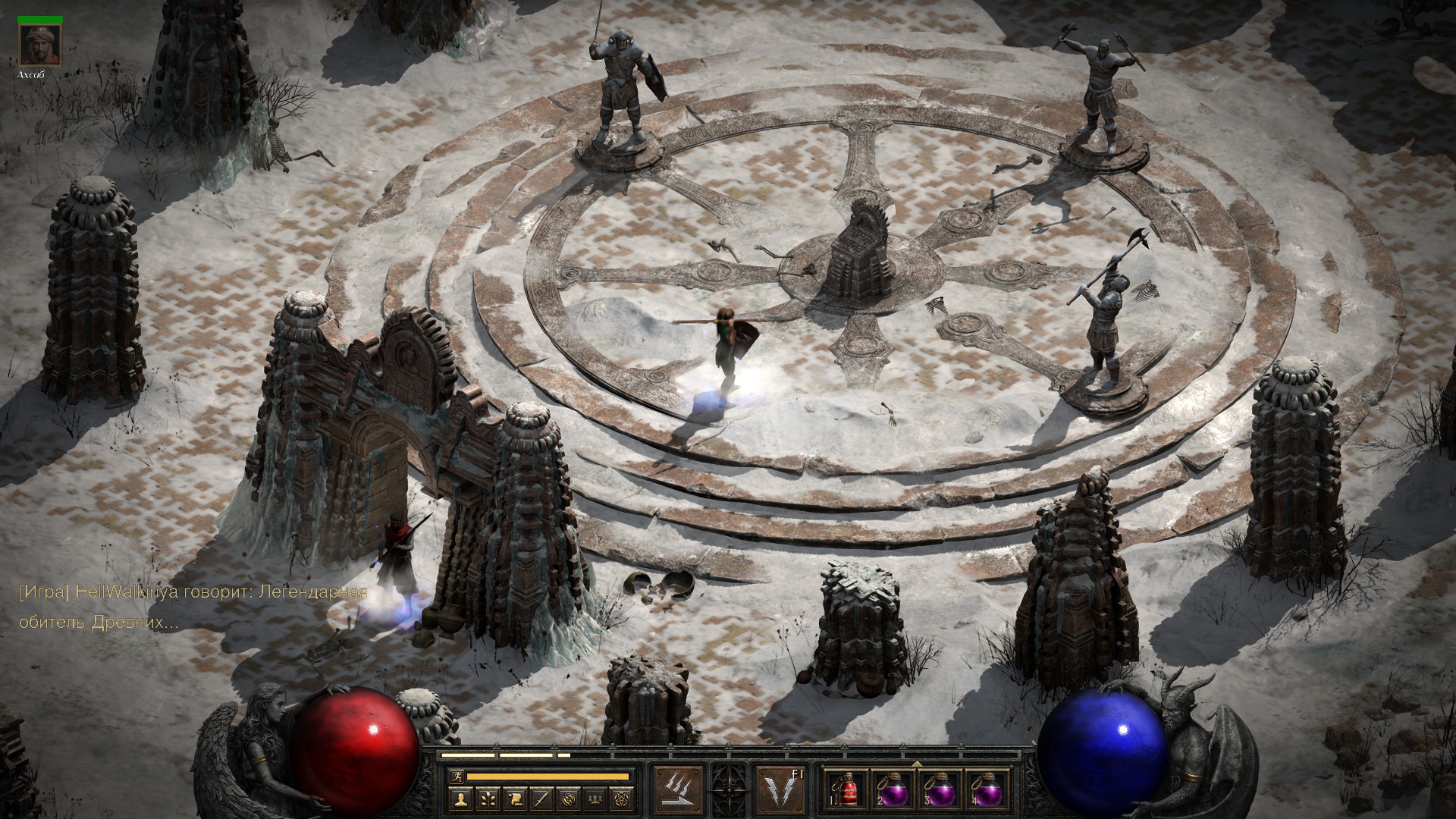
Task: Open the inventory sword button
Action: pos(541,798)
